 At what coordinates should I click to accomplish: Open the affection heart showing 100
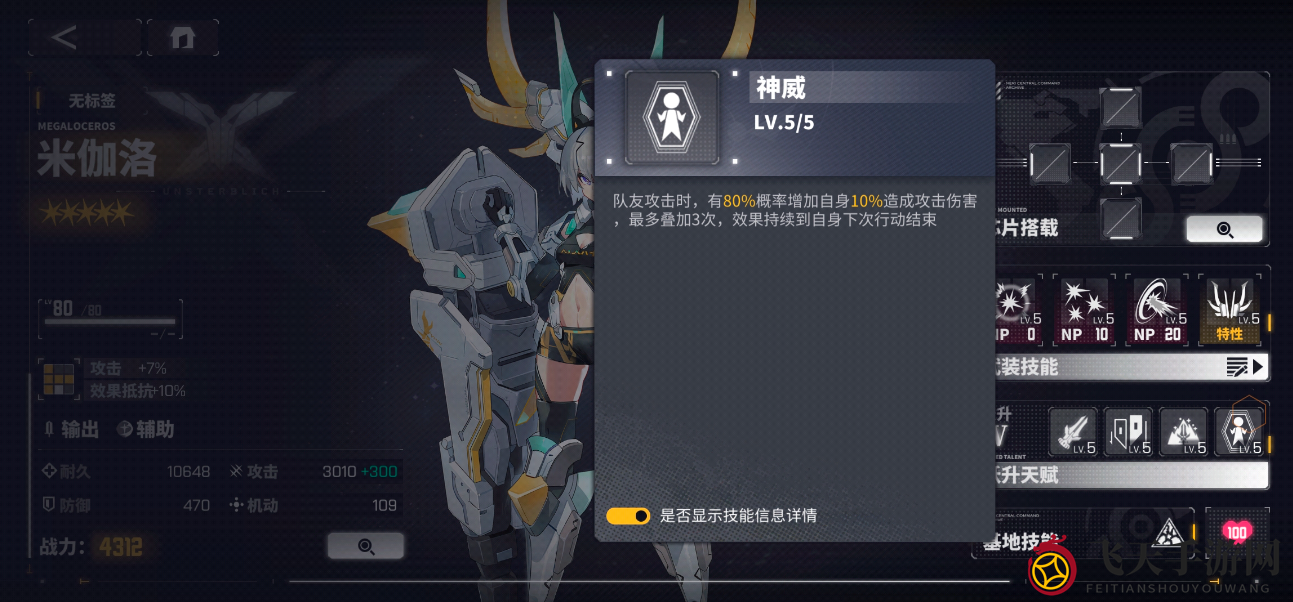1237,532
